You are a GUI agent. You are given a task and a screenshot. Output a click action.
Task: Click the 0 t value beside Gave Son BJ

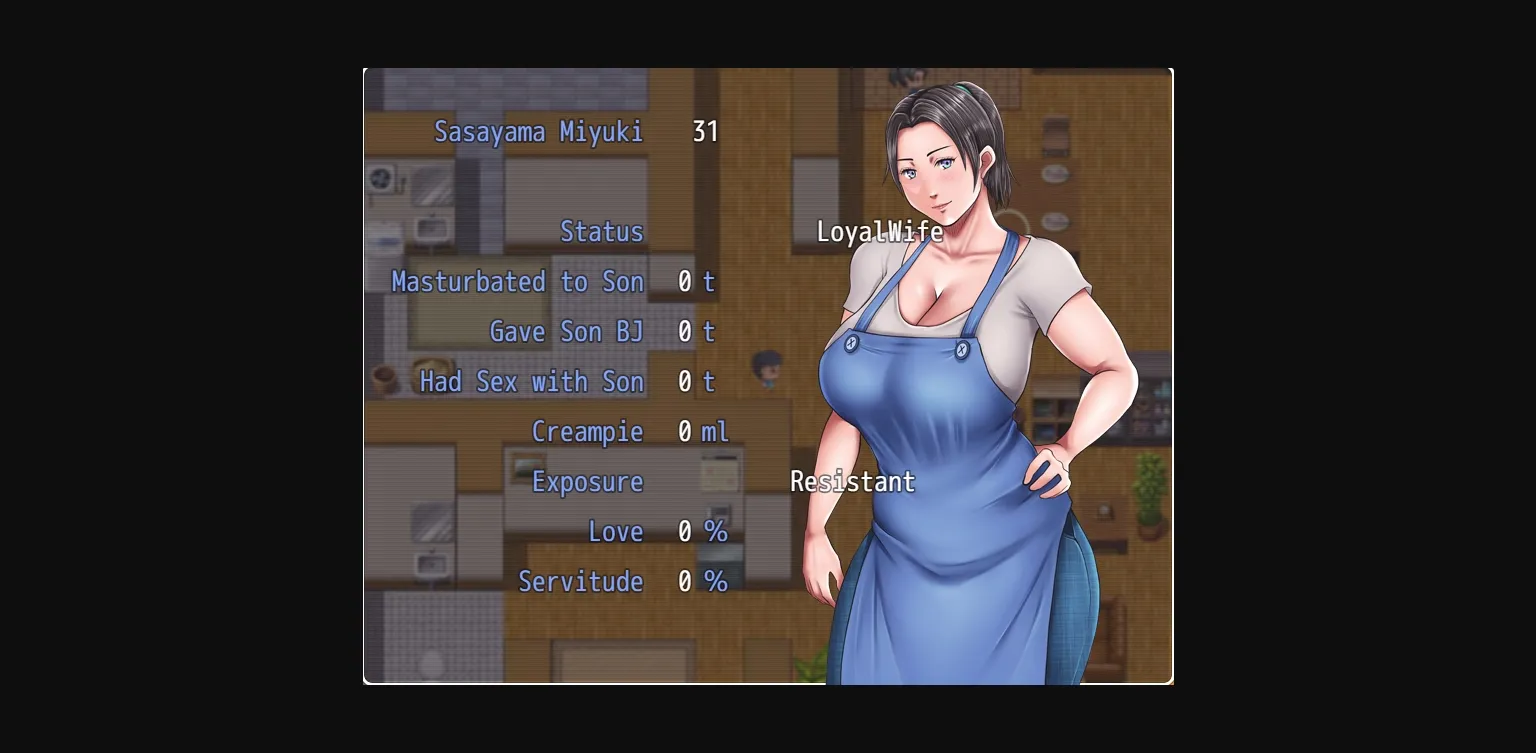(697, 332)
